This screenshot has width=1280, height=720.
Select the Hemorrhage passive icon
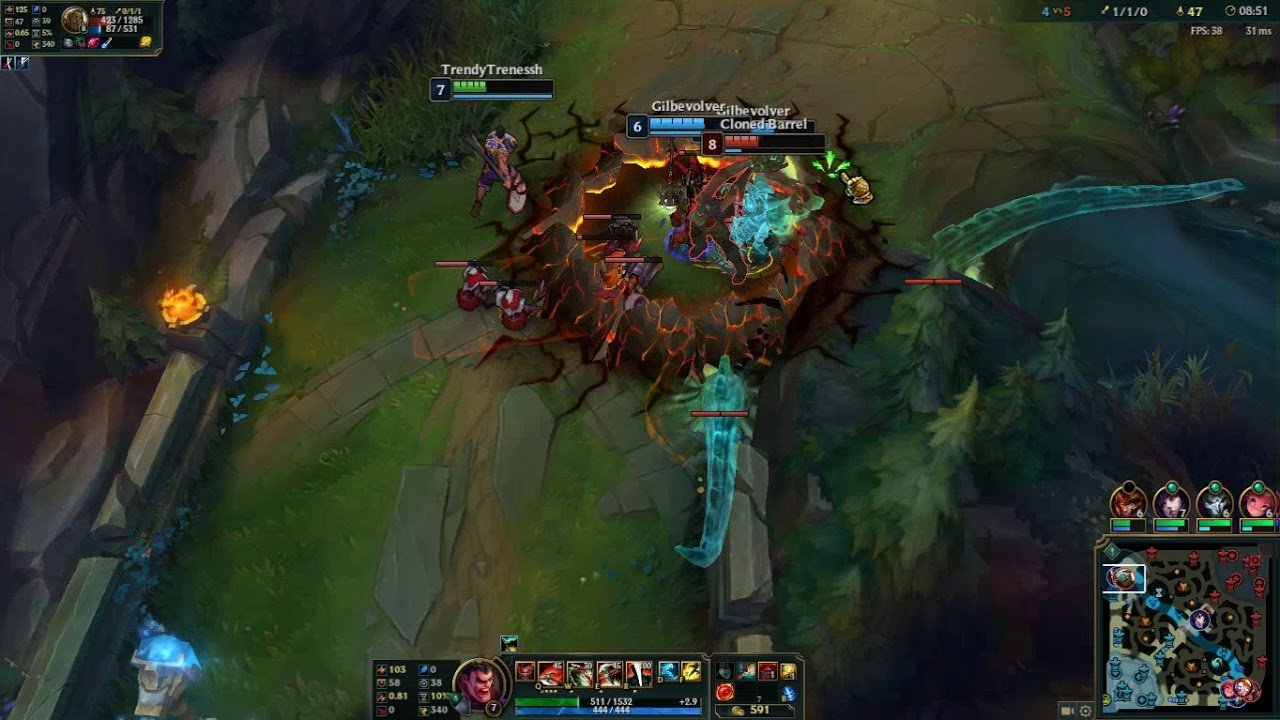point(525,671)
